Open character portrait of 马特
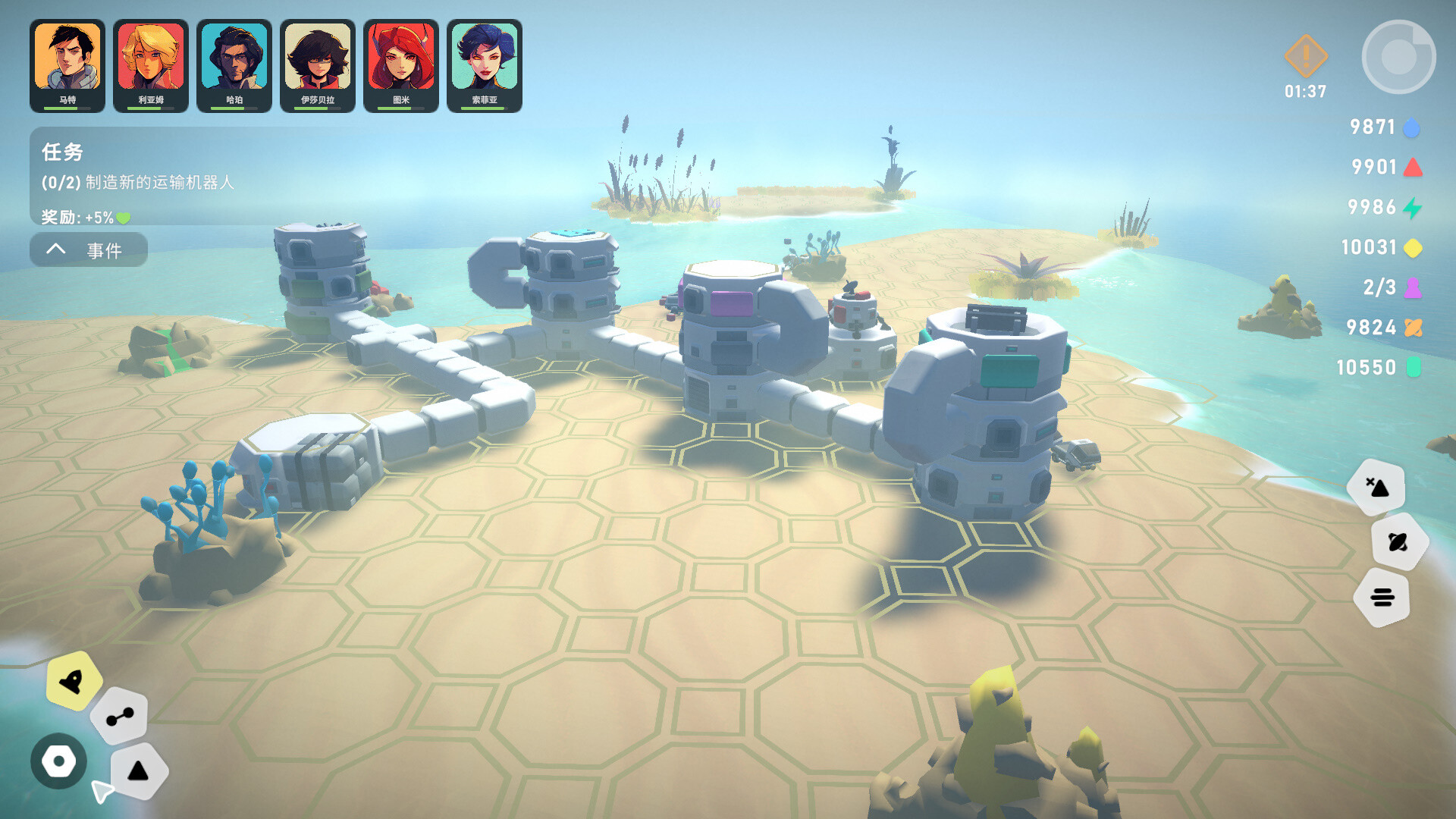Image resolution: width=1456 pixels, height=819 pixels. tap(67, 54)
